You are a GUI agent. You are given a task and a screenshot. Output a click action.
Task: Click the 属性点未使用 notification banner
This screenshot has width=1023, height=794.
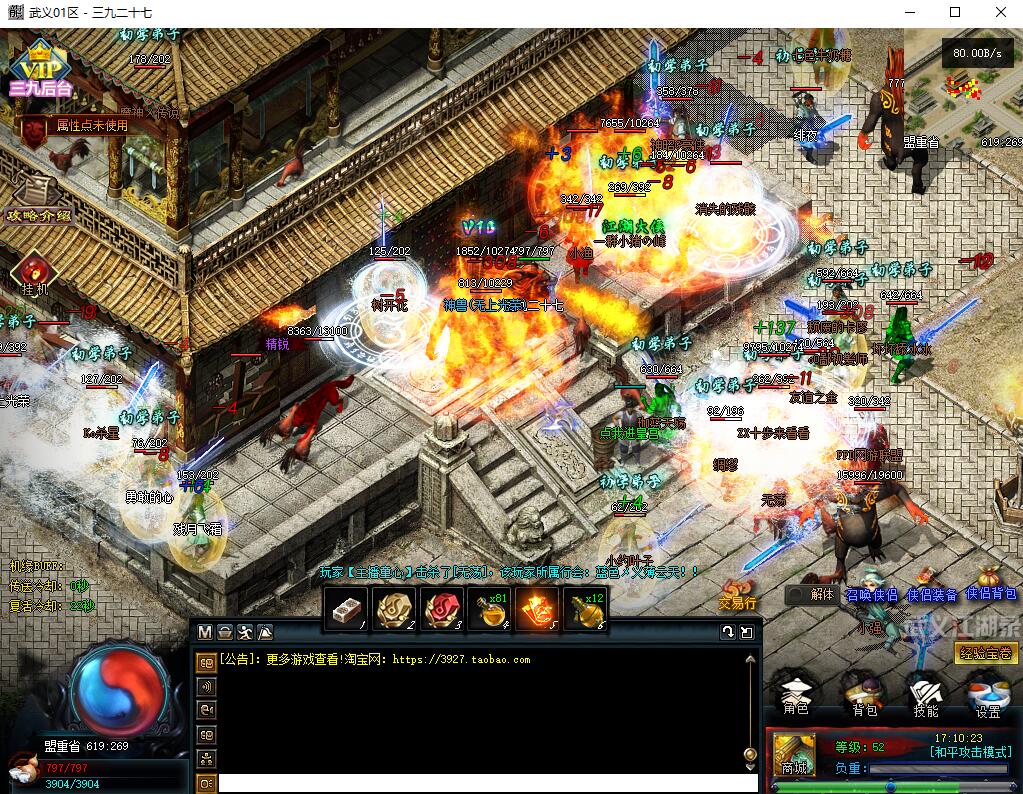point(78,126)
